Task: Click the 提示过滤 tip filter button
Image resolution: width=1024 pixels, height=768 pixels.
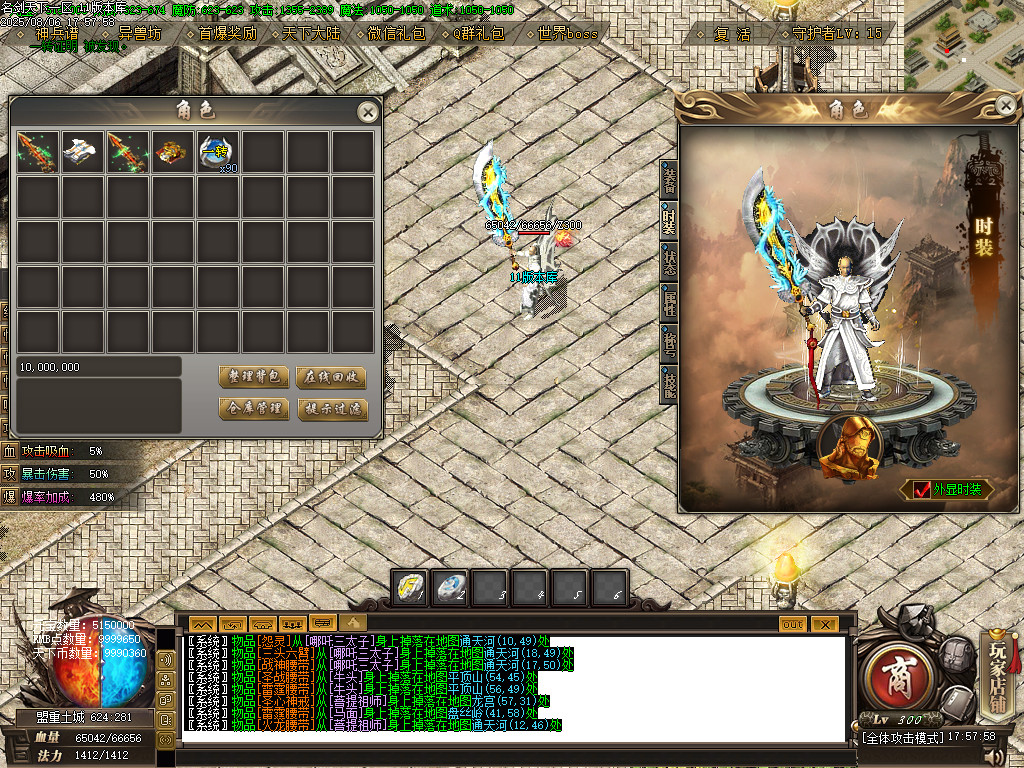Action: coord(331,409)
